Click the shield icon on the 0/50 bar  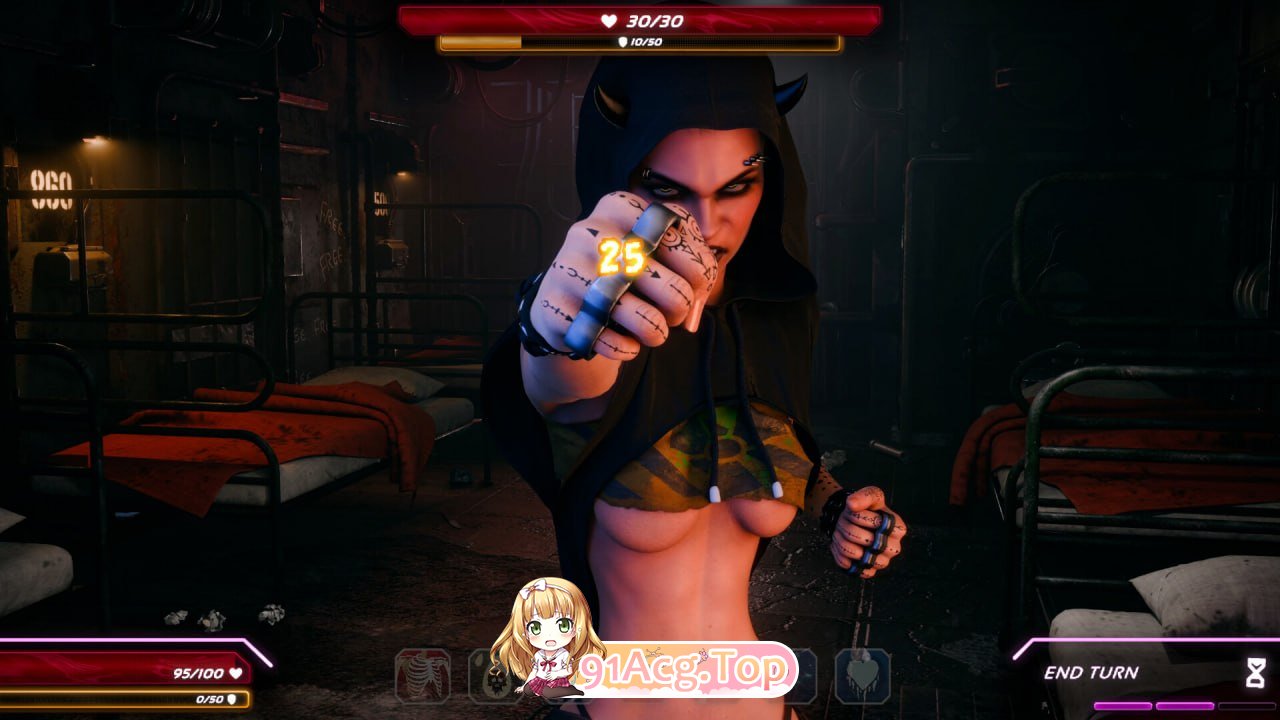click(232, 700)
